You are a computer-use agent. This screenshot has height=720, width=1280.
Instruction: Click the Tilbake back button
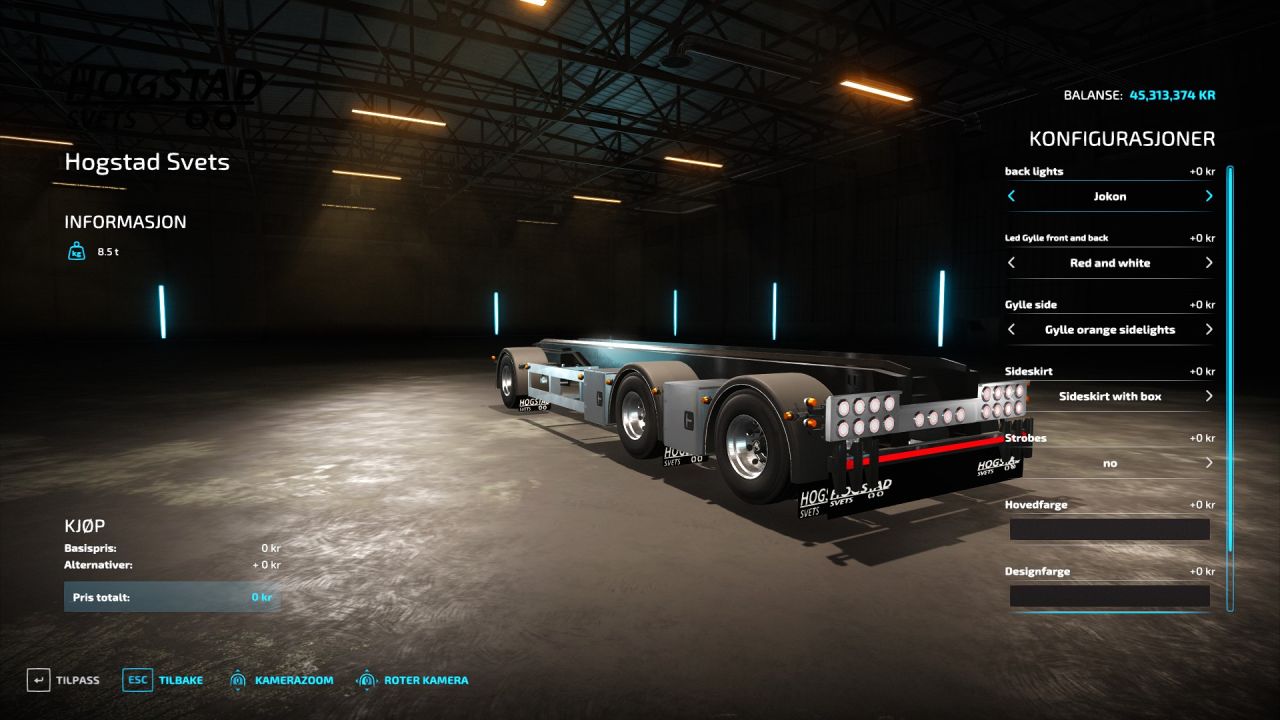pos(163,680)
